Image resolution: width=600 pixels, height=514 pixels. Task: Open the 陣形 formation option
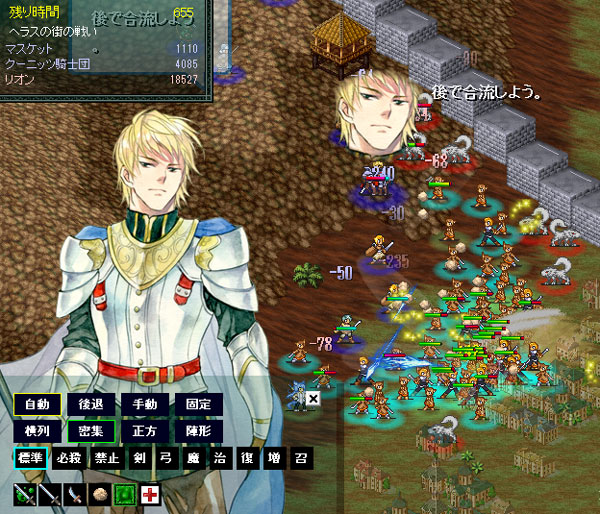[x=198, y=432]
